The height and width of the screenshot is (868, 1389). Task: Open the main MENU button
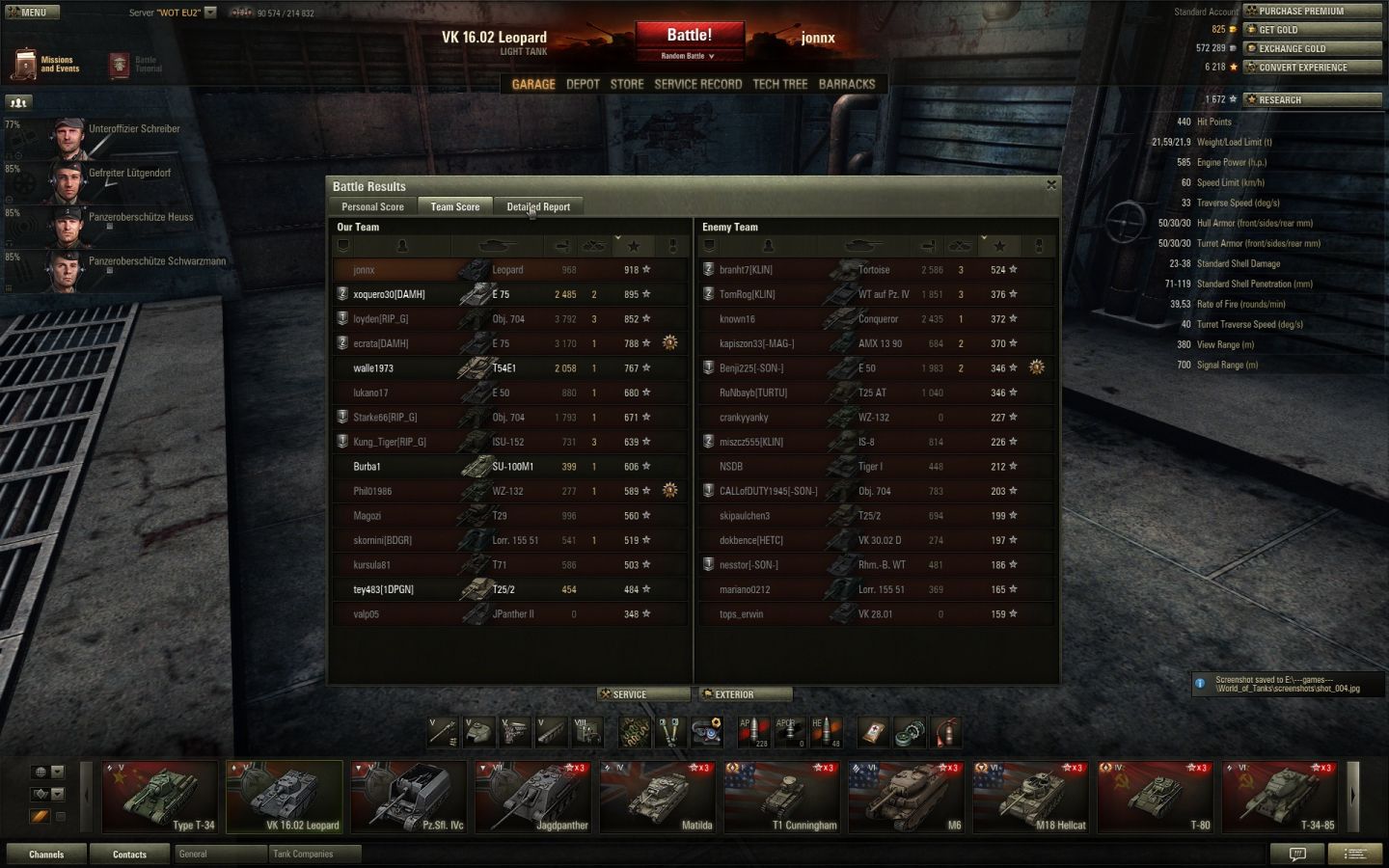(x=32, y=13)
